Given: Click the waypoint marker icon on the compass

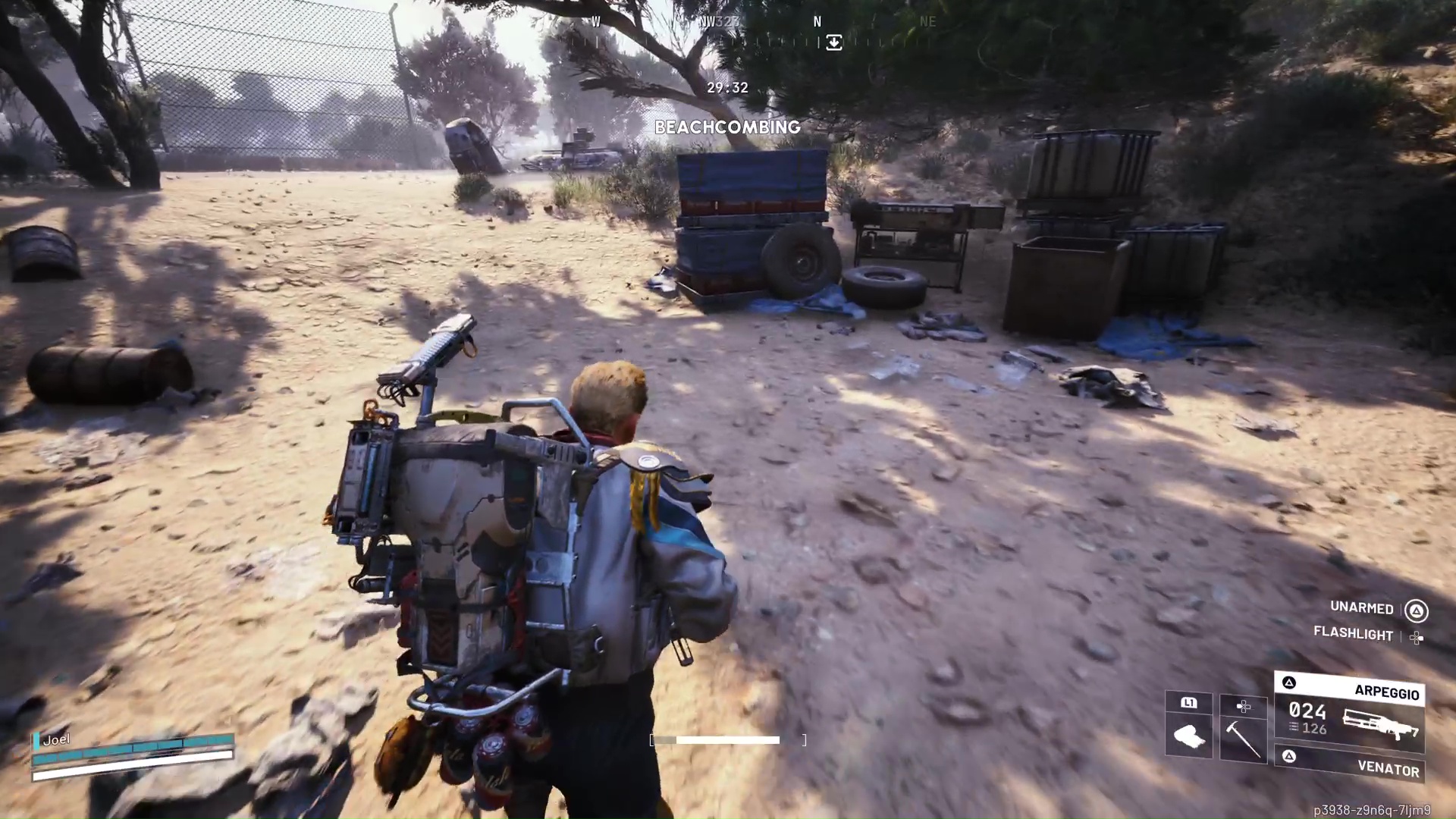Looking at the screenshot, I should tap(833, 42).
